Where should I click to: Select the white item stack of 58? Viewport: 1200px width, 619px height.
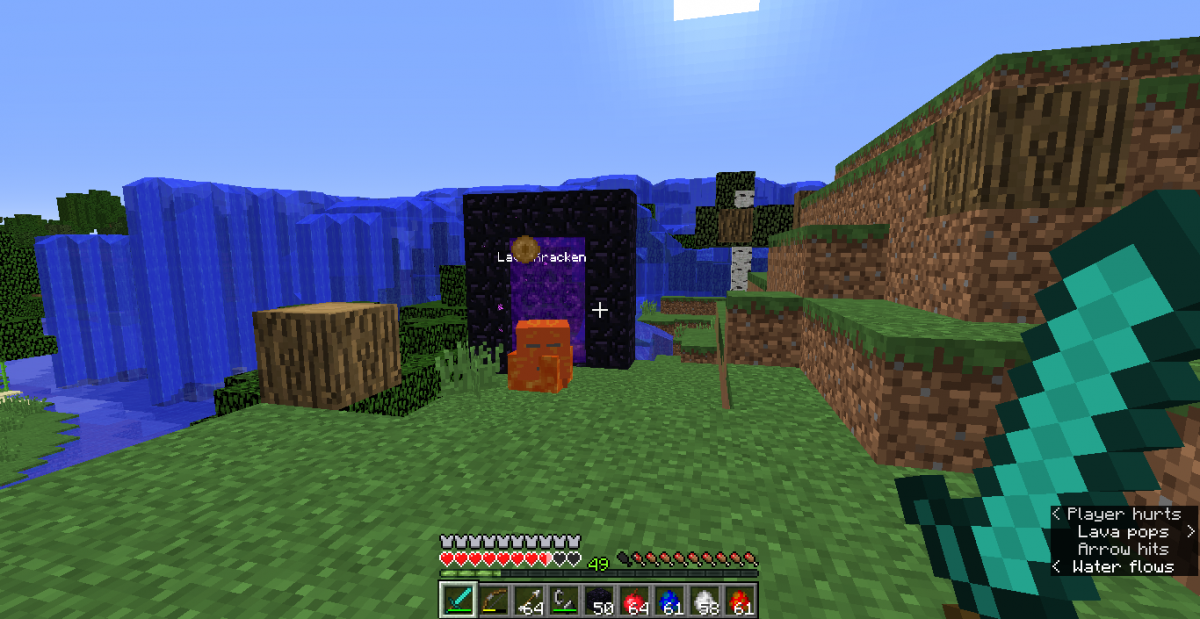[704, 599]
